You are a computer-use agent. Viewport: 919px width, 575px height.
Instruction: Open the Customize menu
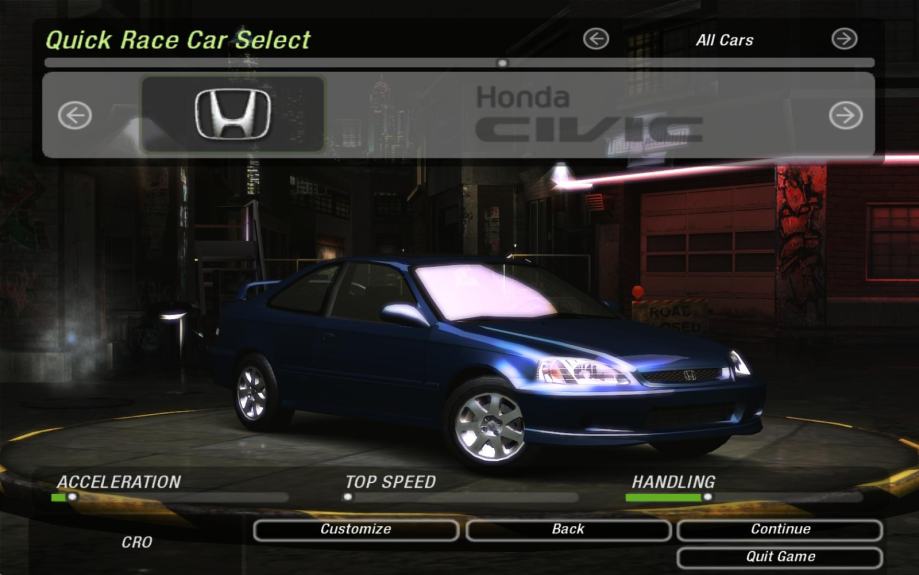point(355,530)
